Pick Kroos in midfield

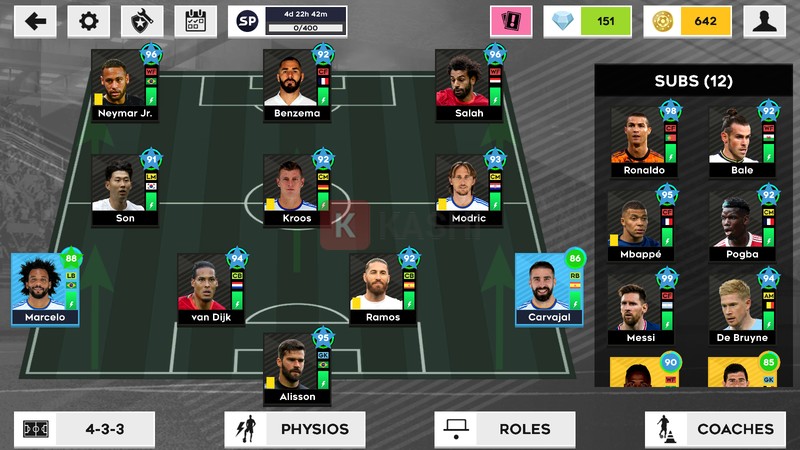point(296,190)
